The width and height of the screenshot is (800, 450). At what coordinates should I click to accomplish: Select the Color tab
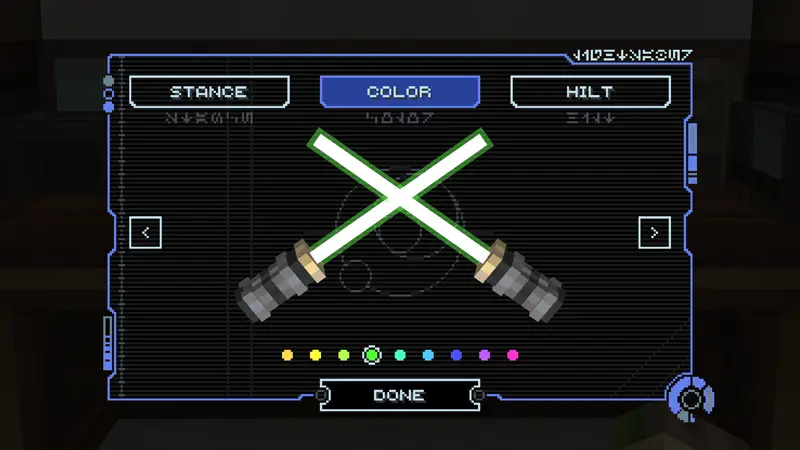click(399, 92)
